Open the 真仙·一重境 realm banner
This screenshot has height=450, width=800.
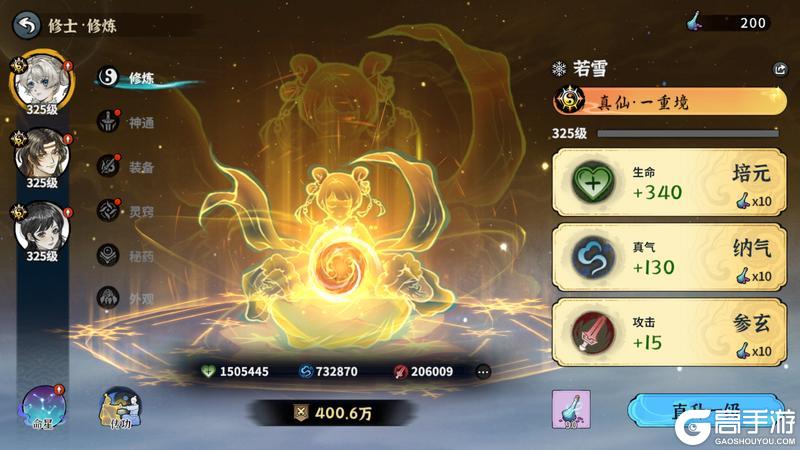[666, 101]
